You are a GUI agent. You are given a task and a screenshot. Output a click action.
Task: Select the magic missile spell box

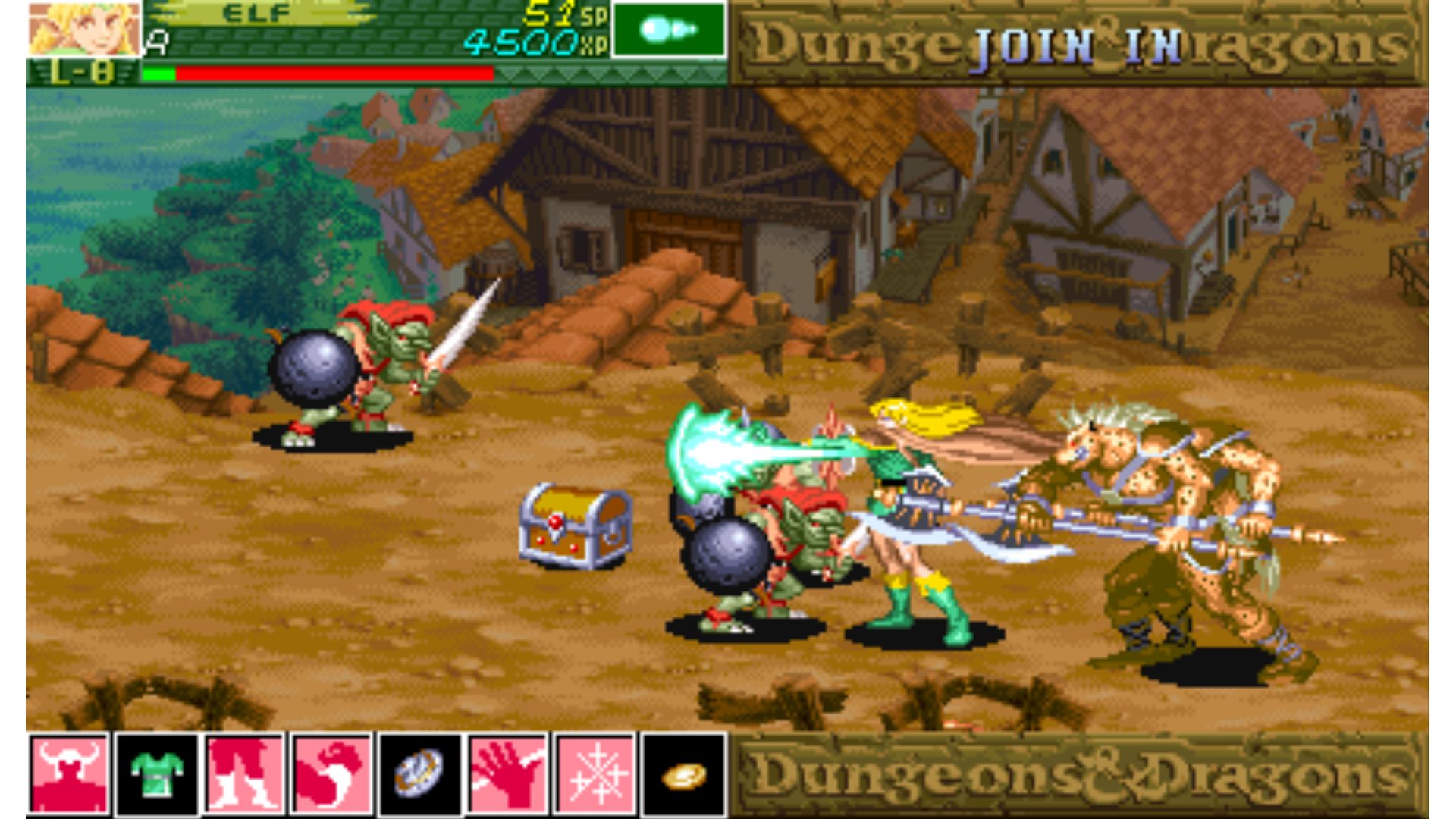click(668, 30)
